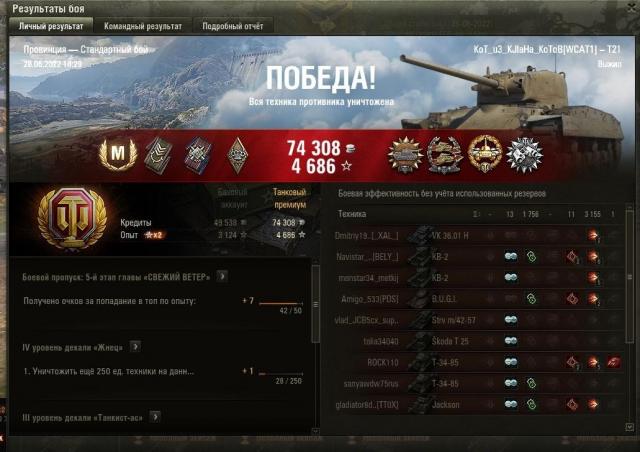Expand the Боевой пропуск «СВЕЖИЙ ВЕТЕР» arrow
Image resolution: width=640 pixels, height=452 pixels.
(222, 276)
